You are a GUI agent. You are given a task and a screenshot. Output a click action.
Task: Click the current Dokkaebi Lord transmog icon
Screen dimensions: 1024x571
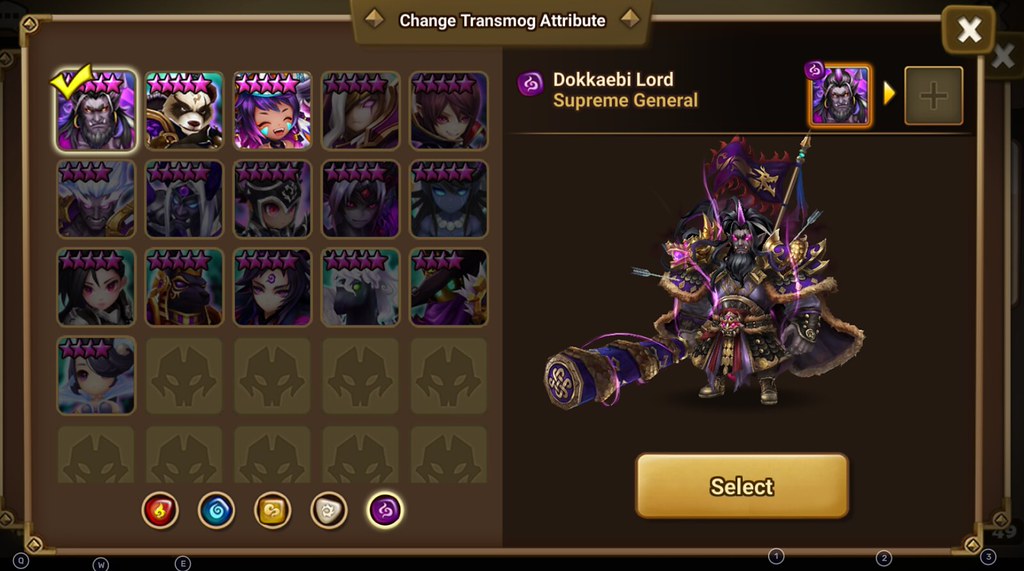click(840, 96)
